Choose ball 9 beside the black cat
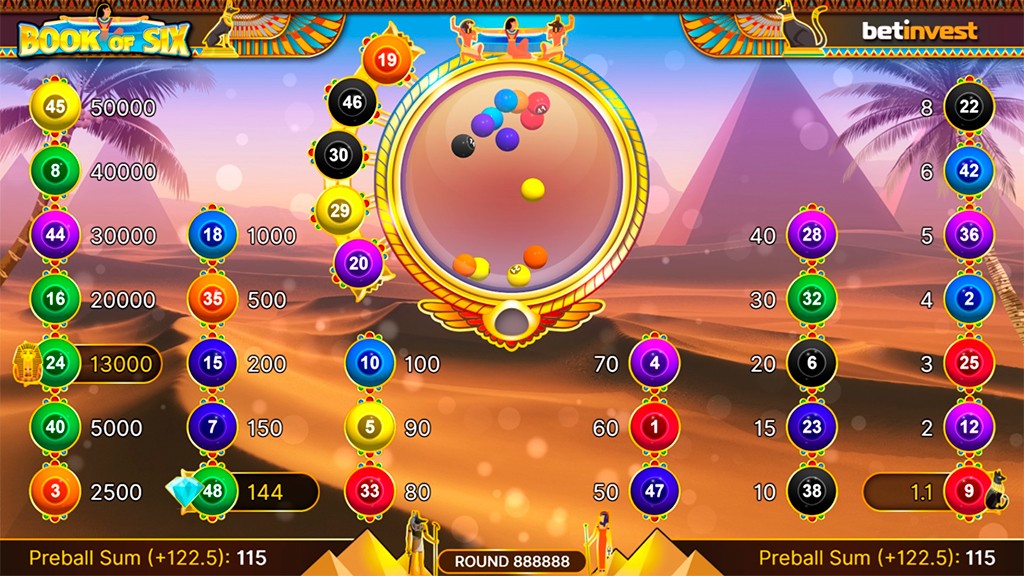1024x576 pixels. pyautogui.click(x=969, y=492)
